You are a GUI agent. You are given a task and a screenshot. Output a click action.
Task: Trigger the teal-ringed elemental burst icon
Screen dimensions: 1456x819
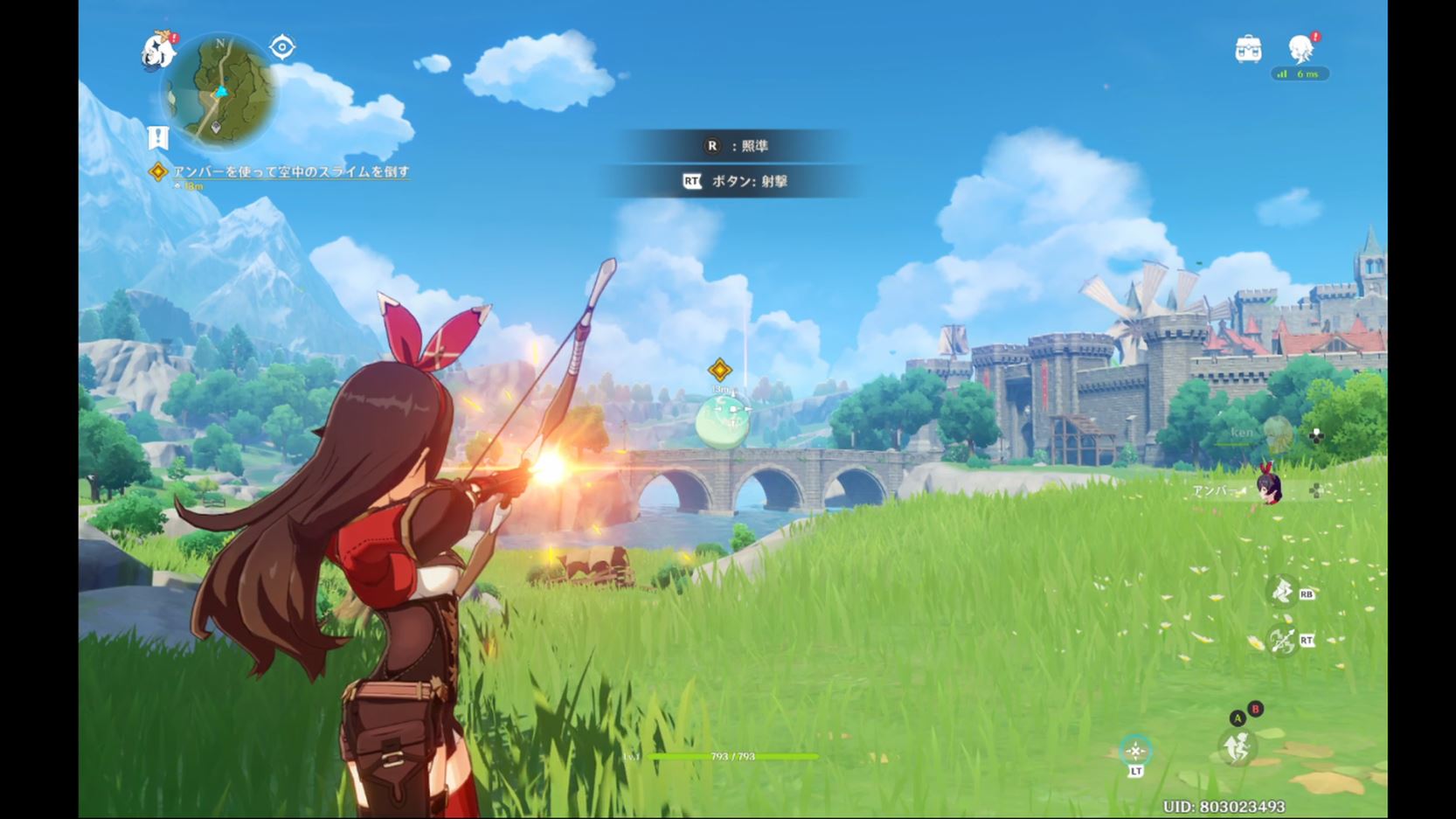pyautogui.click(x=1135, y=751)
